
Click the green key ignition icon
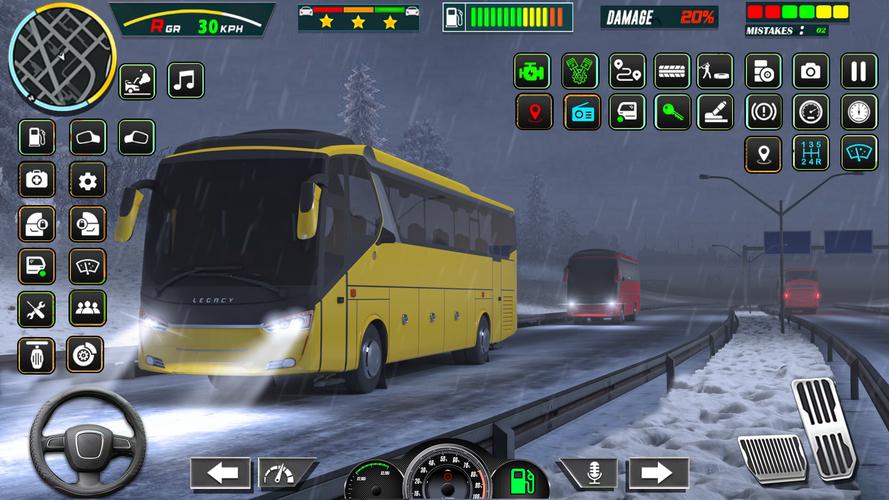672,112
